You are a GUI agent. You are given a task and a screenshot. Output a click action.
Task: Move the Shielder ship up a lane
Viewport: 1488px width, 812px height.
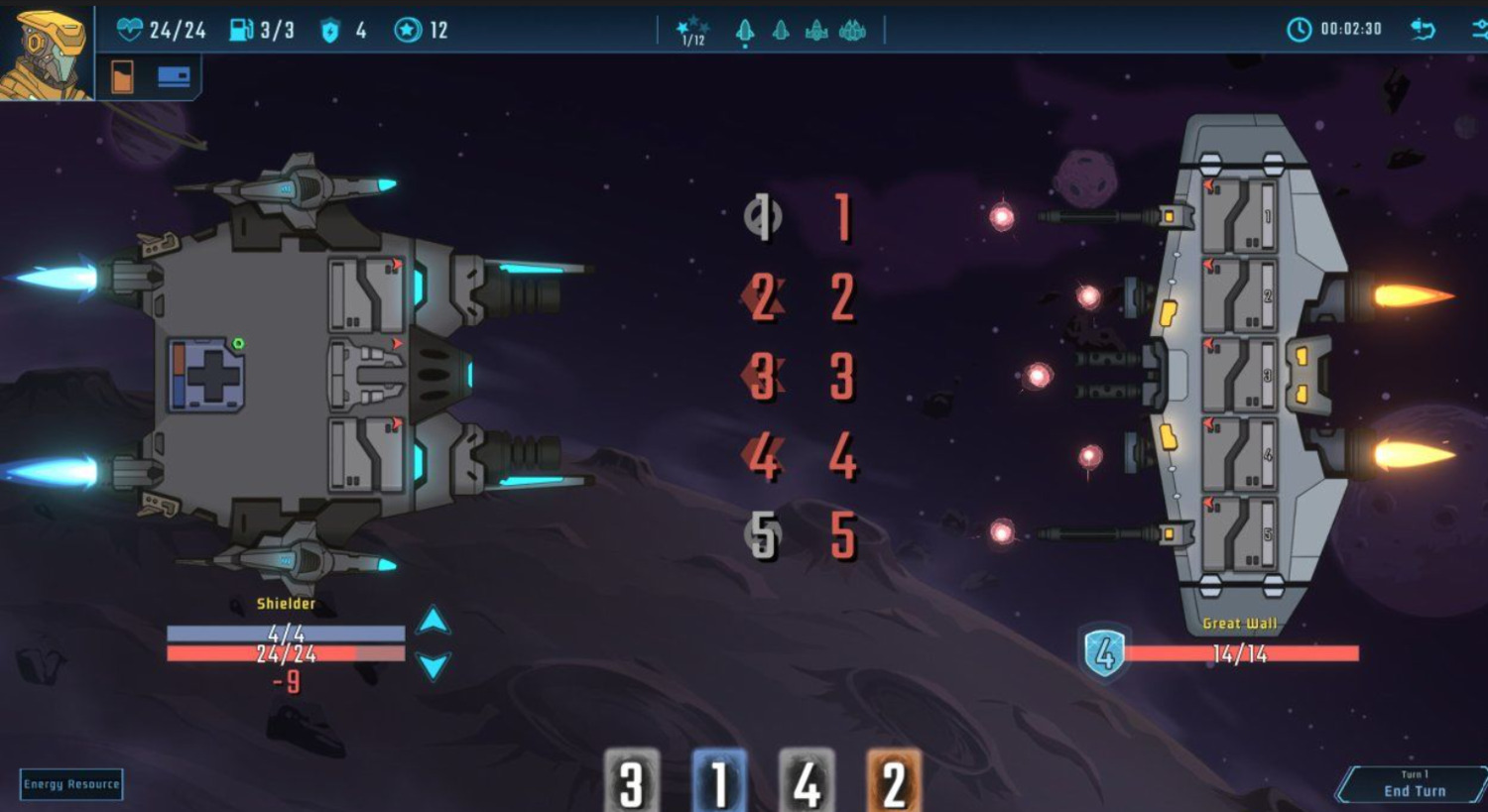point(433,621)
